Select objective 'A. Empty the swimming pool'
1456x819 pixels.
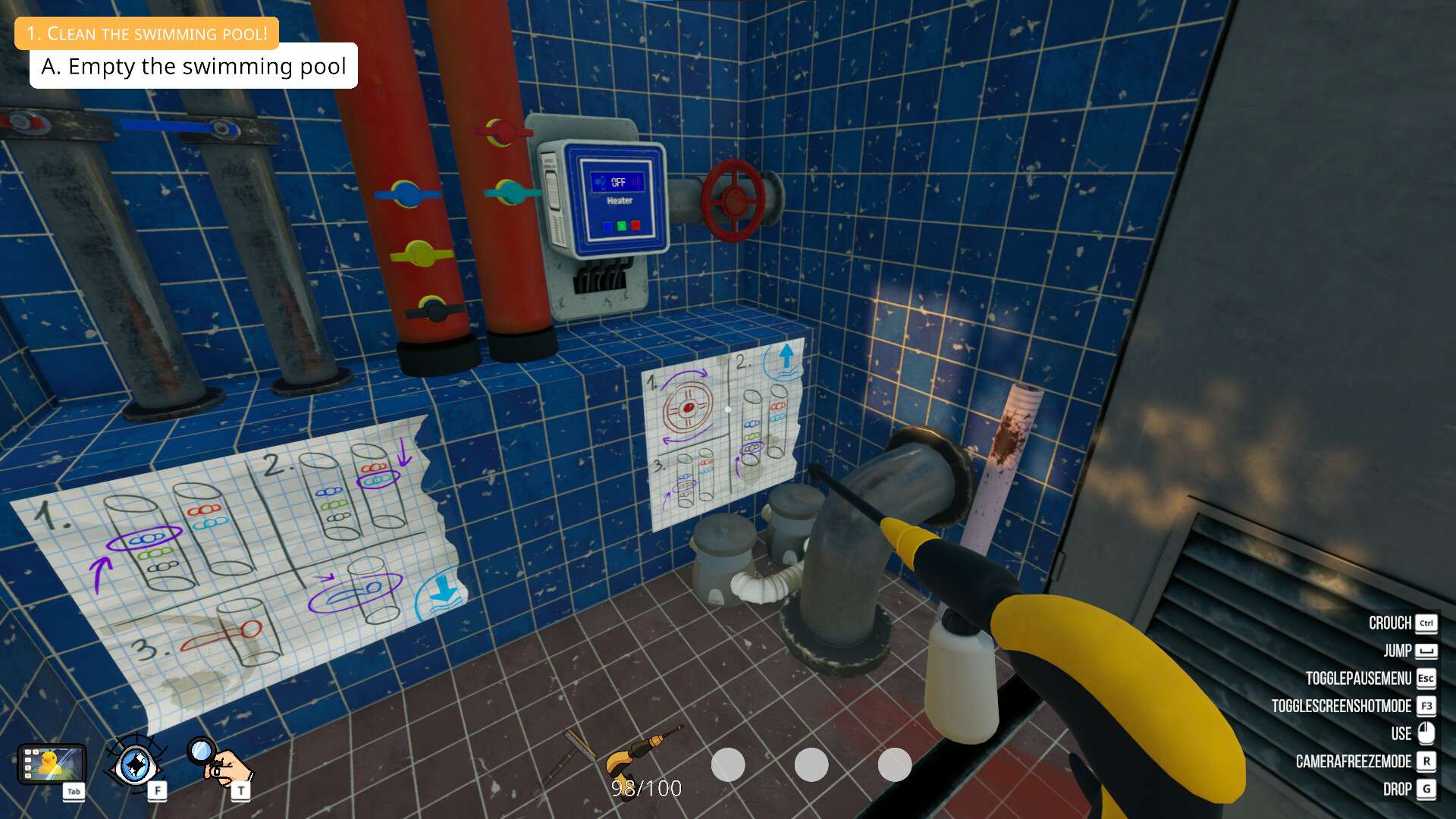click(x=193, y=67)
